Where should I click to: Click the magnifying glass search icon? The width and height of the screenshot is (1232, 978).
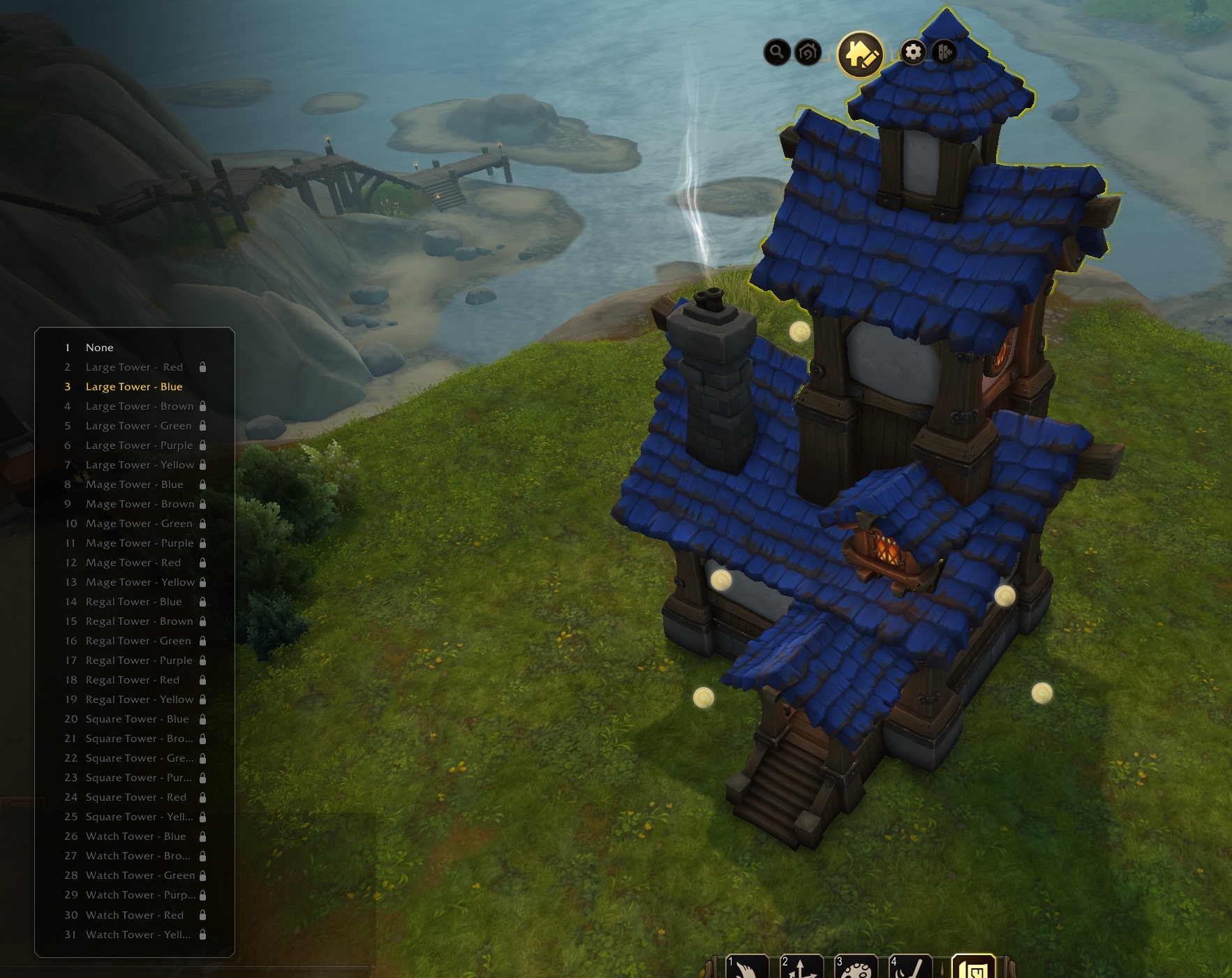pyautogui.click(x=777, y=52)
